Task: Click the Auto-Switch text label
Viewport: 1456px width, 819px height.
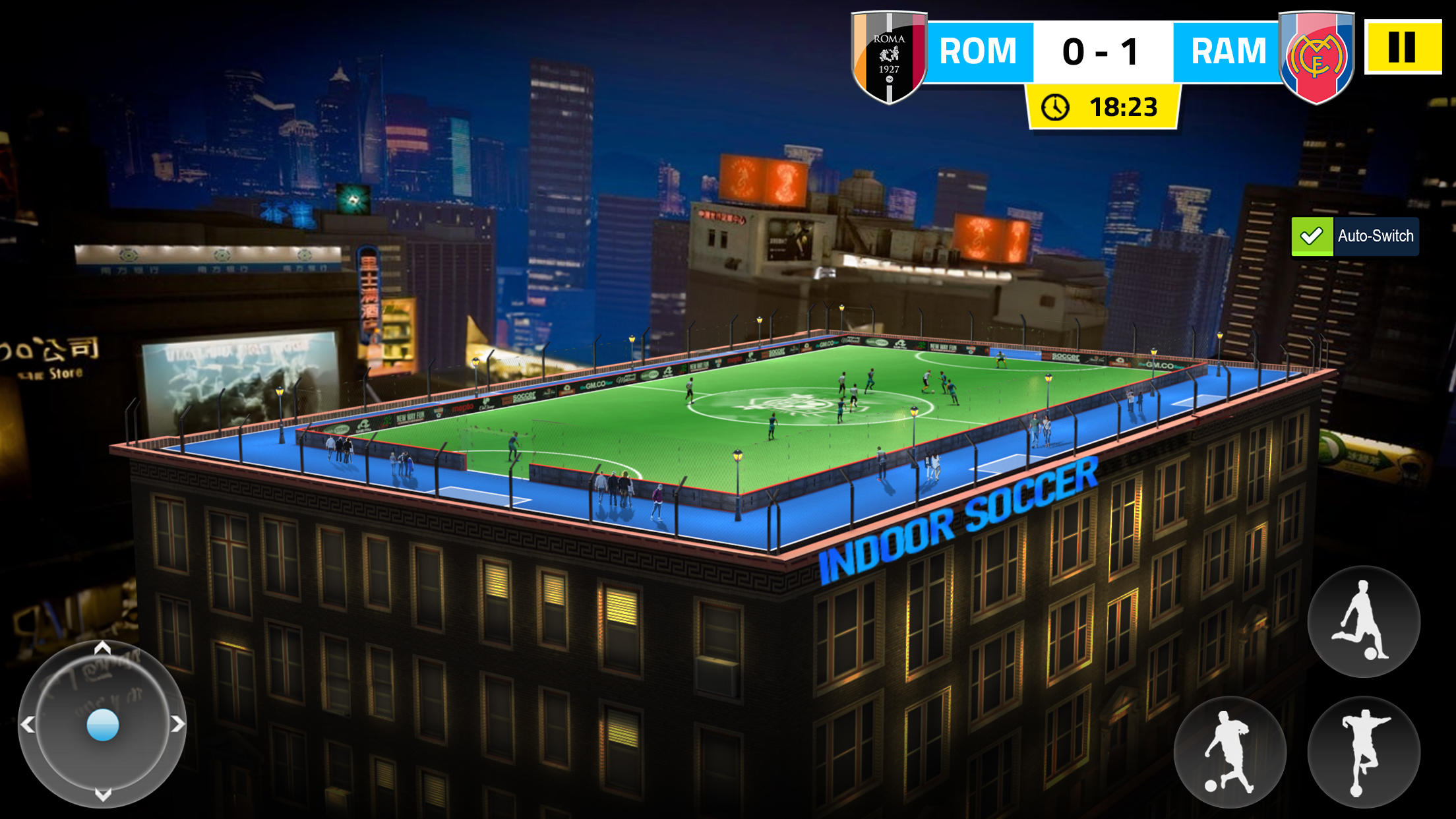Action: (x=1376, y=235)
